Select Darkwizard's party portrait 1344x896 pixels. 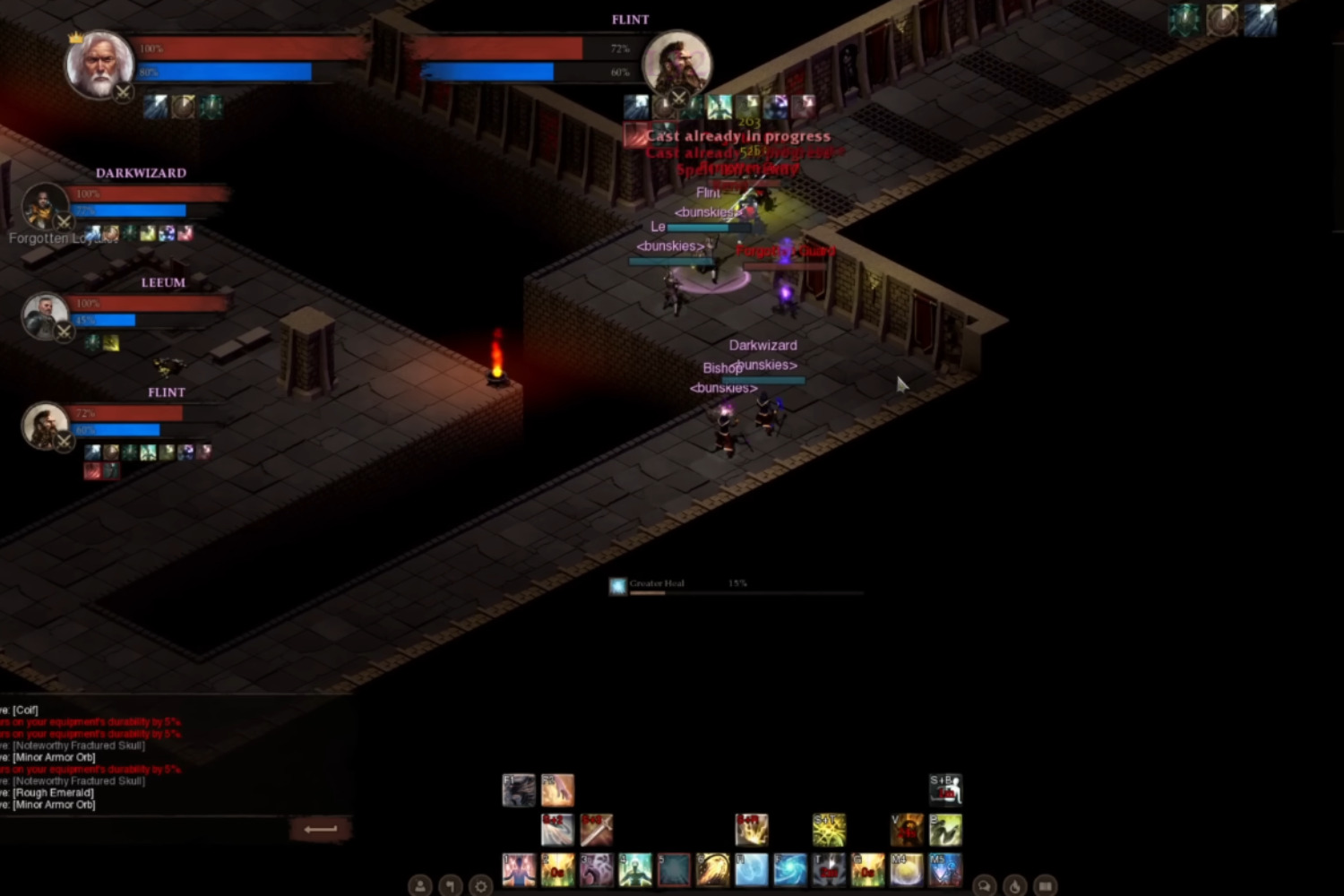43,208
